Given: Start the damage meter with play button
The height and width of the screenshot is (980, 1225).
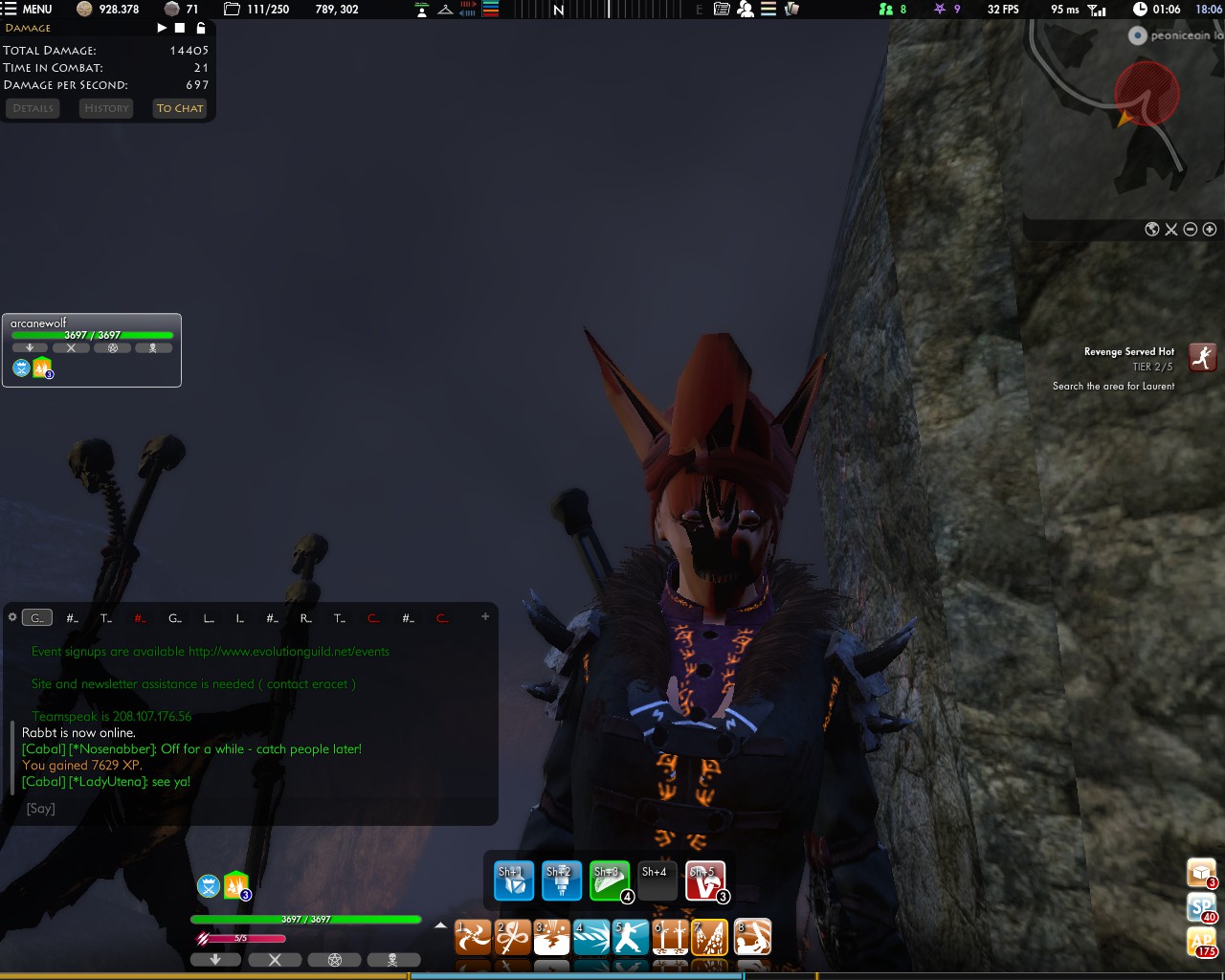Looking at the screenshot, I should [162, 28].
